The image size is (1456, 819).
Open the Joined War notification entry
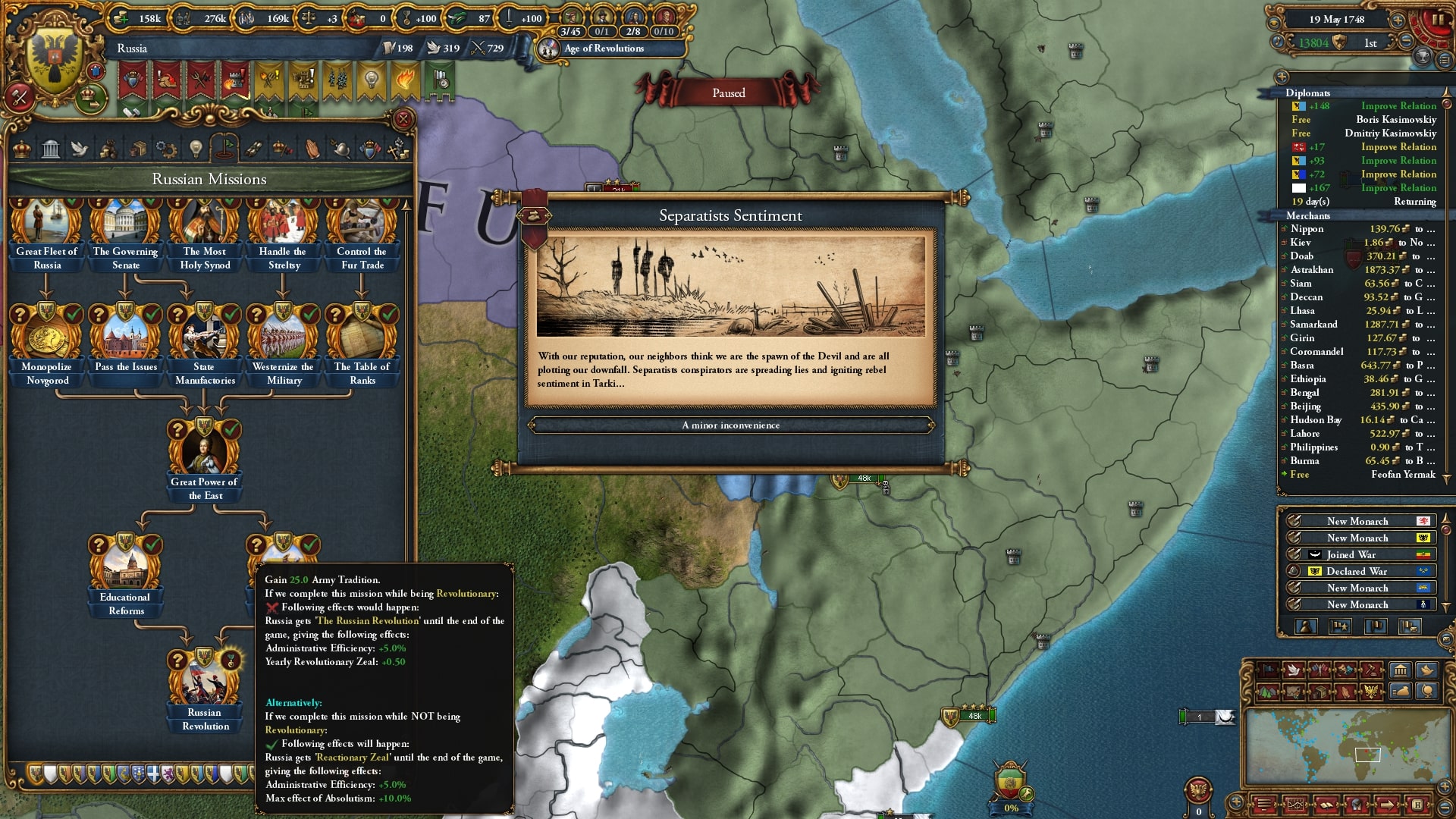tap(1357, 554)
